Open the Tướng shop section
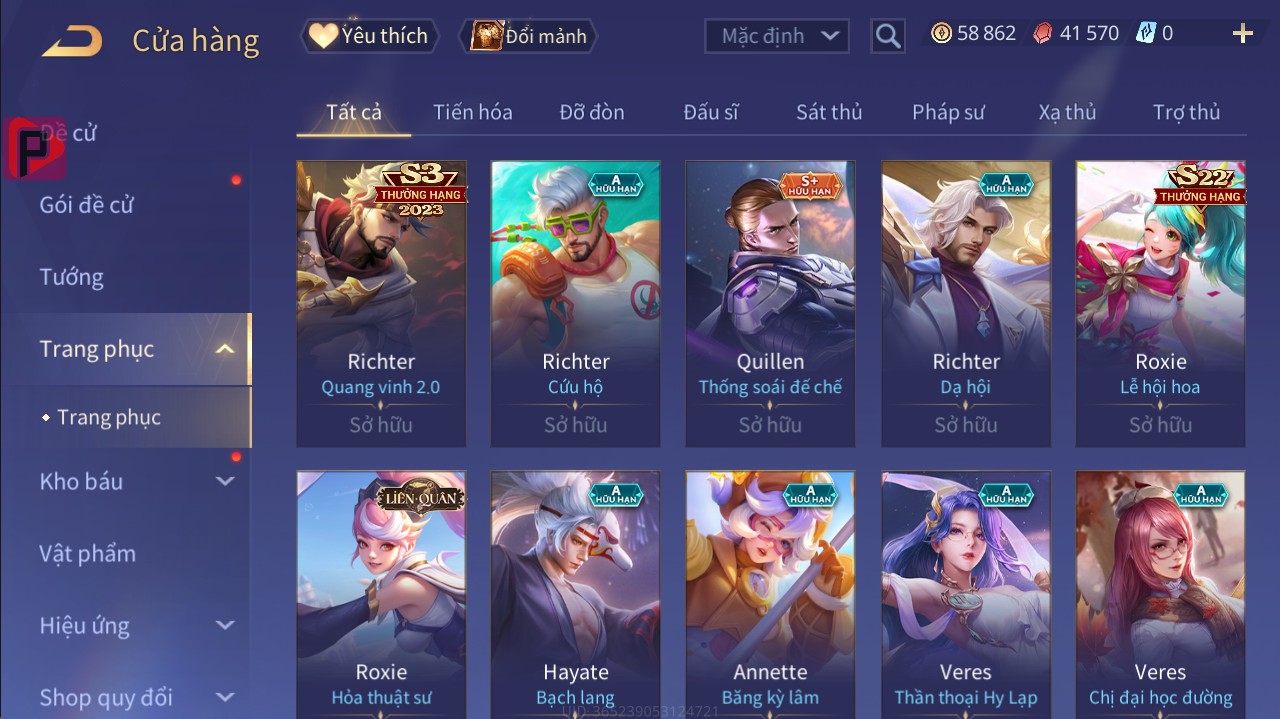This screenshot has height=719, width=1280. (x=72, y=277)
